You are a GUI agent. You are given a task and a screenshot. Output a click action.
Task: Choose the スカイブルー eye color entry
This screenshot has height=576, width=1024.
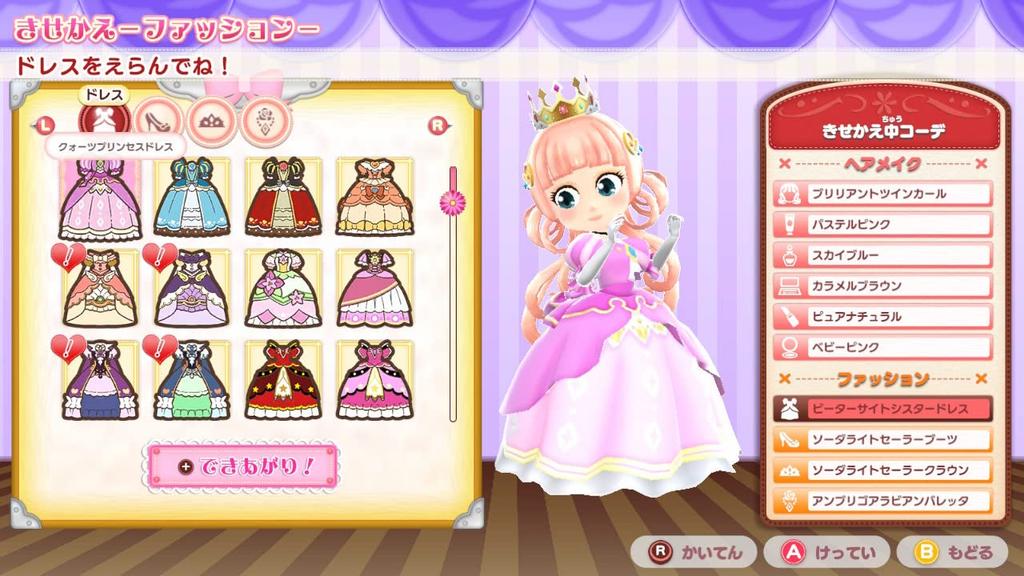click(x=882, y=256)
